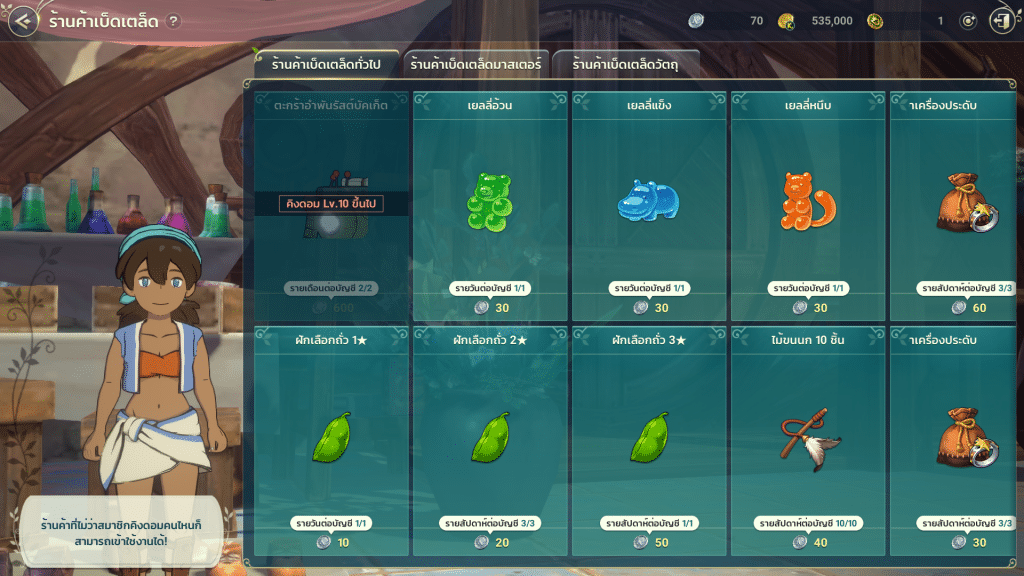Pick the orange cat jelly เยลลี่หนึบ
1024x576 pixels.
pyautogui.click(x=807, y=200)
